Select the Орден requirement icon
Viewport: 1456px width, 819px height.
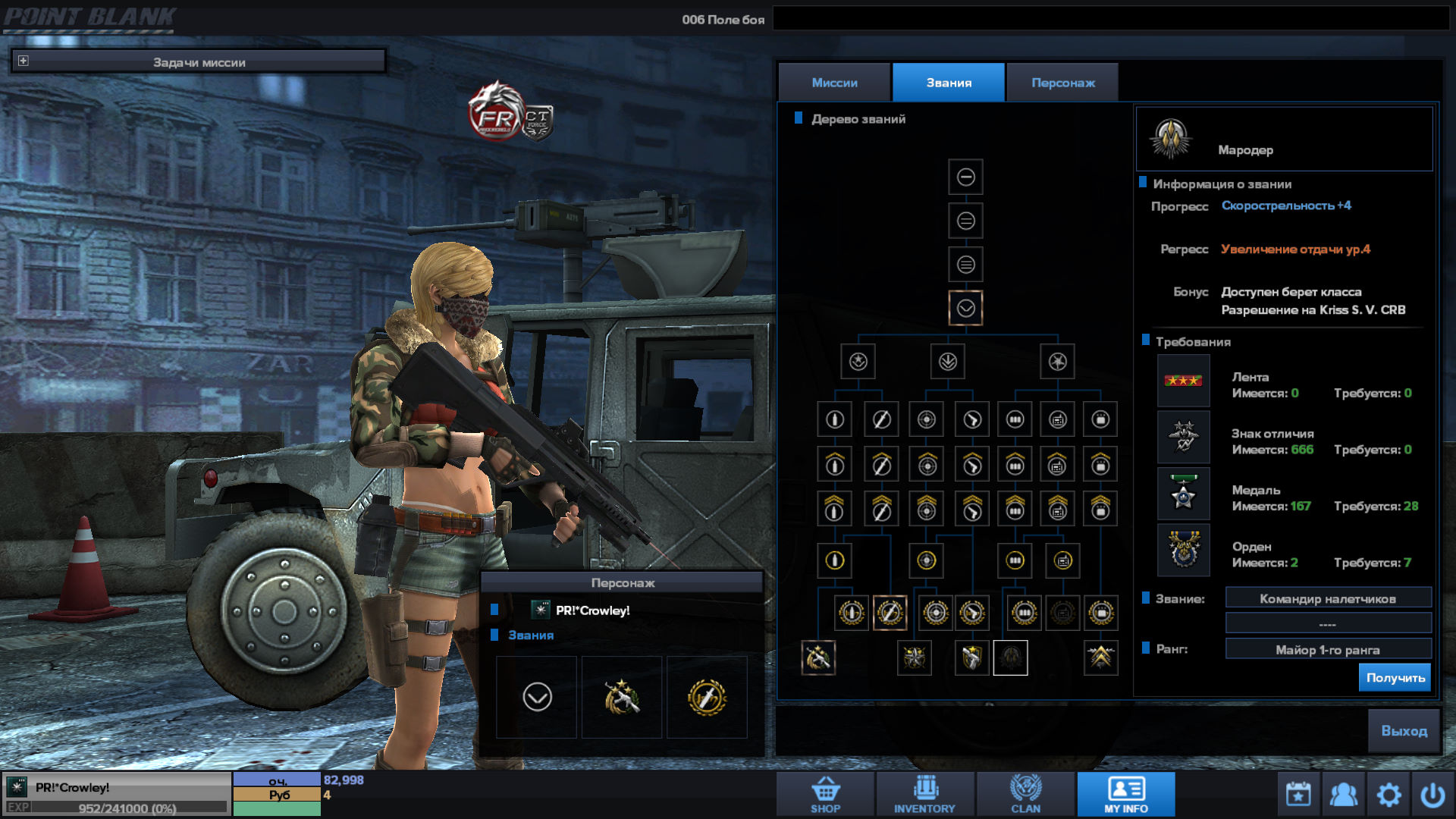(x=1183, y=551)
